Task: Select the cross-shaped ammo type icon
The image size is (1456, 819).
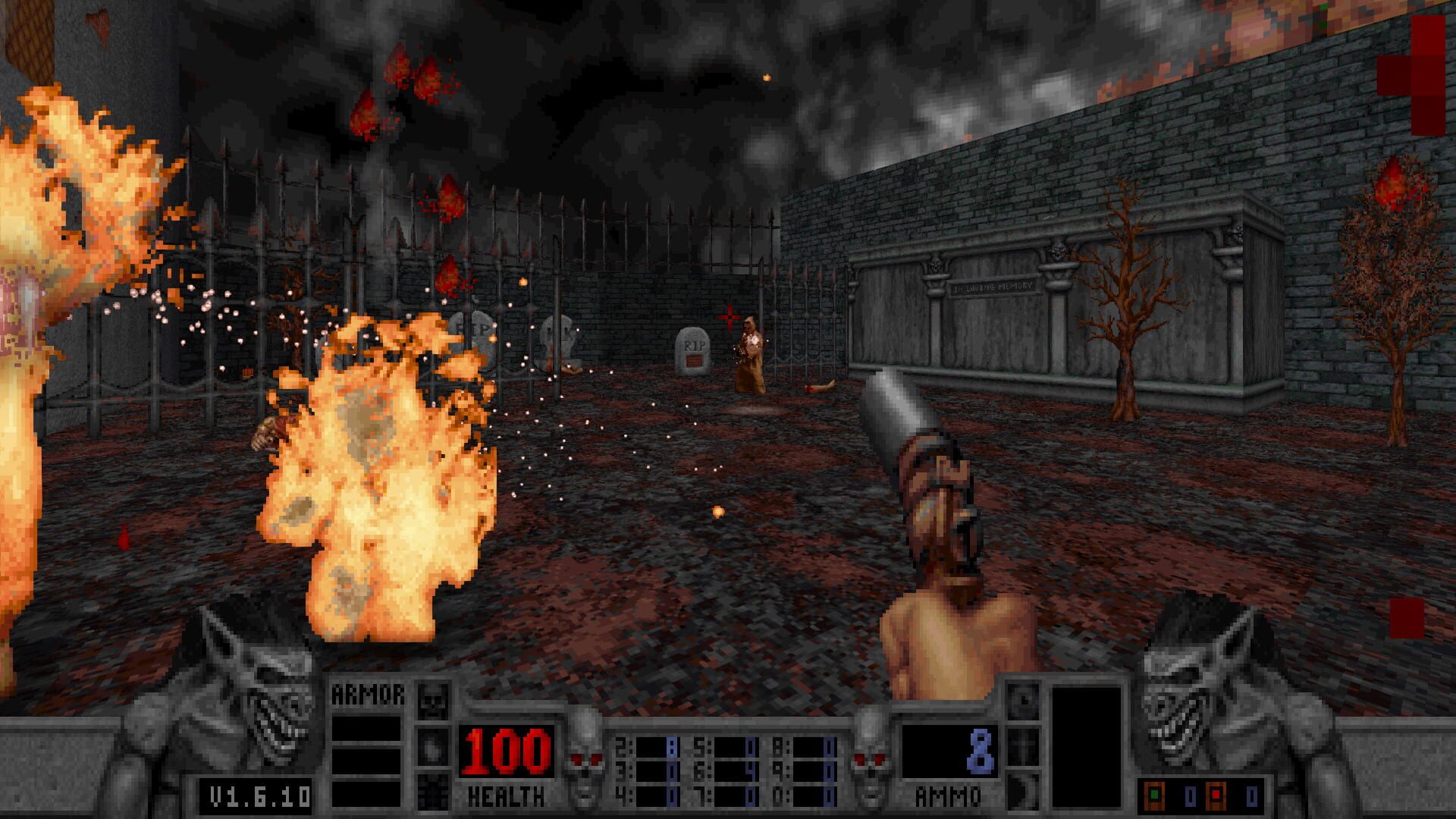Action: pyautogui.click(x=1023, y=746)
